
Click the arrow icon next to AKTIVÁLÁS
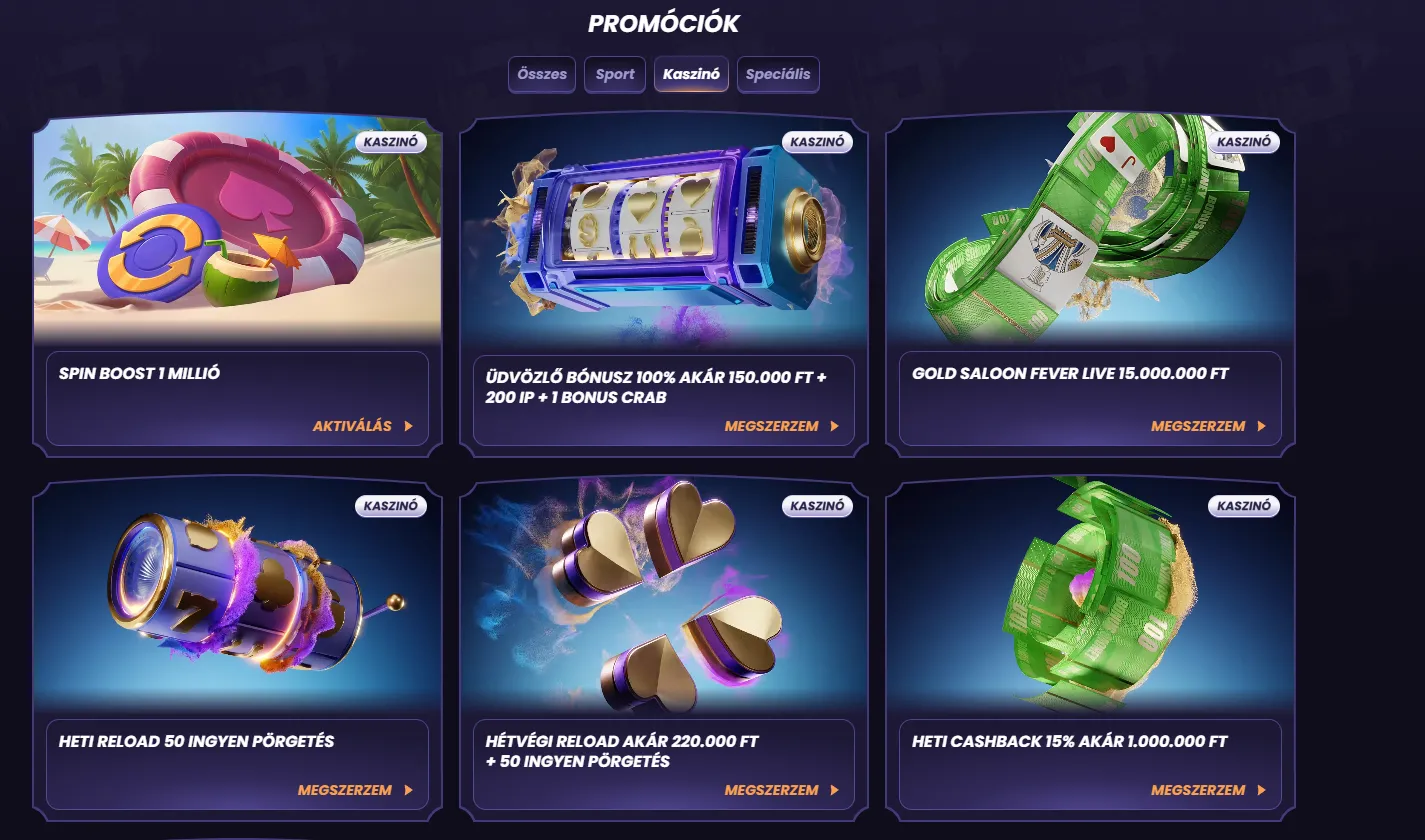tap(408, 426)
